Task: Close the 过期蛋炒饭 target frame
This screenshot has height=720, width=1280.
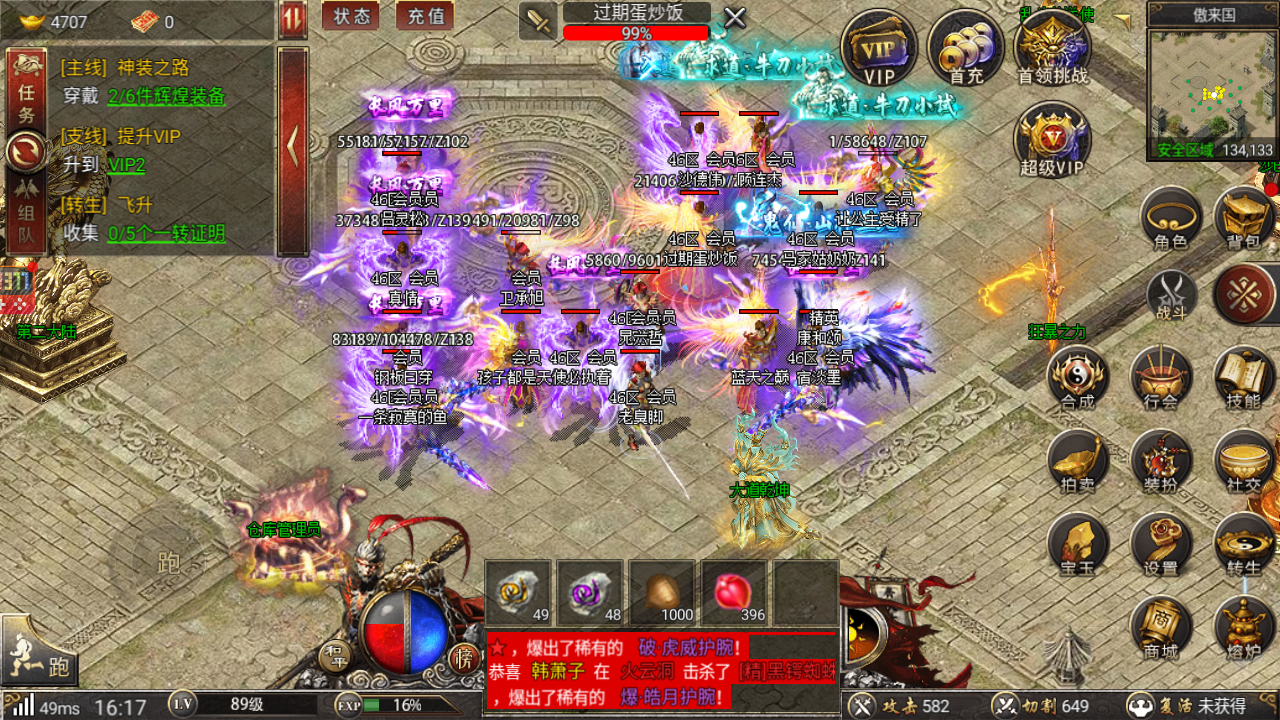Action: pyautogui.click(x=735, y=17)
